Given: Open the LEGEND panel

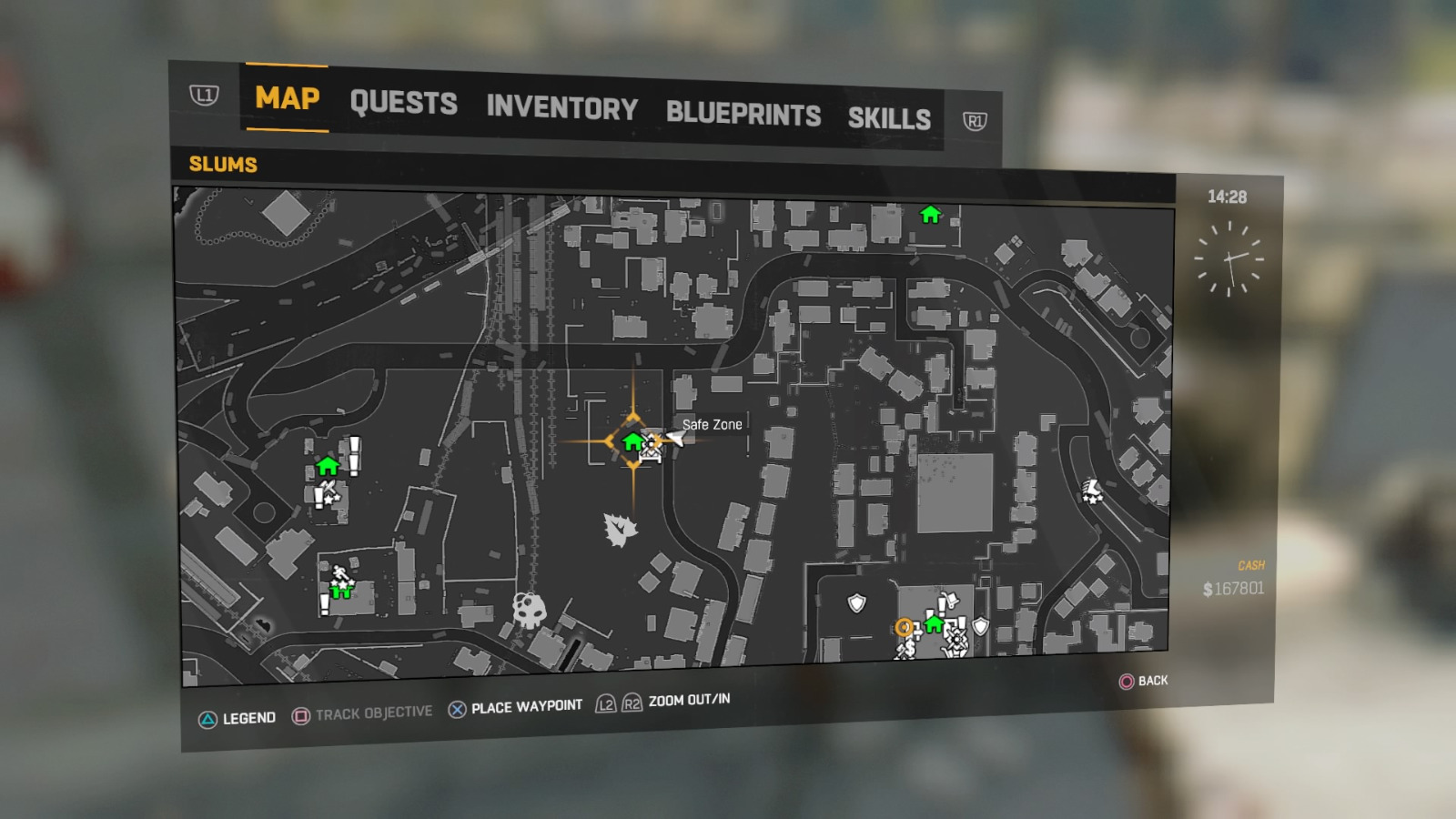Looking at the screenshot, I should [241, 717].
